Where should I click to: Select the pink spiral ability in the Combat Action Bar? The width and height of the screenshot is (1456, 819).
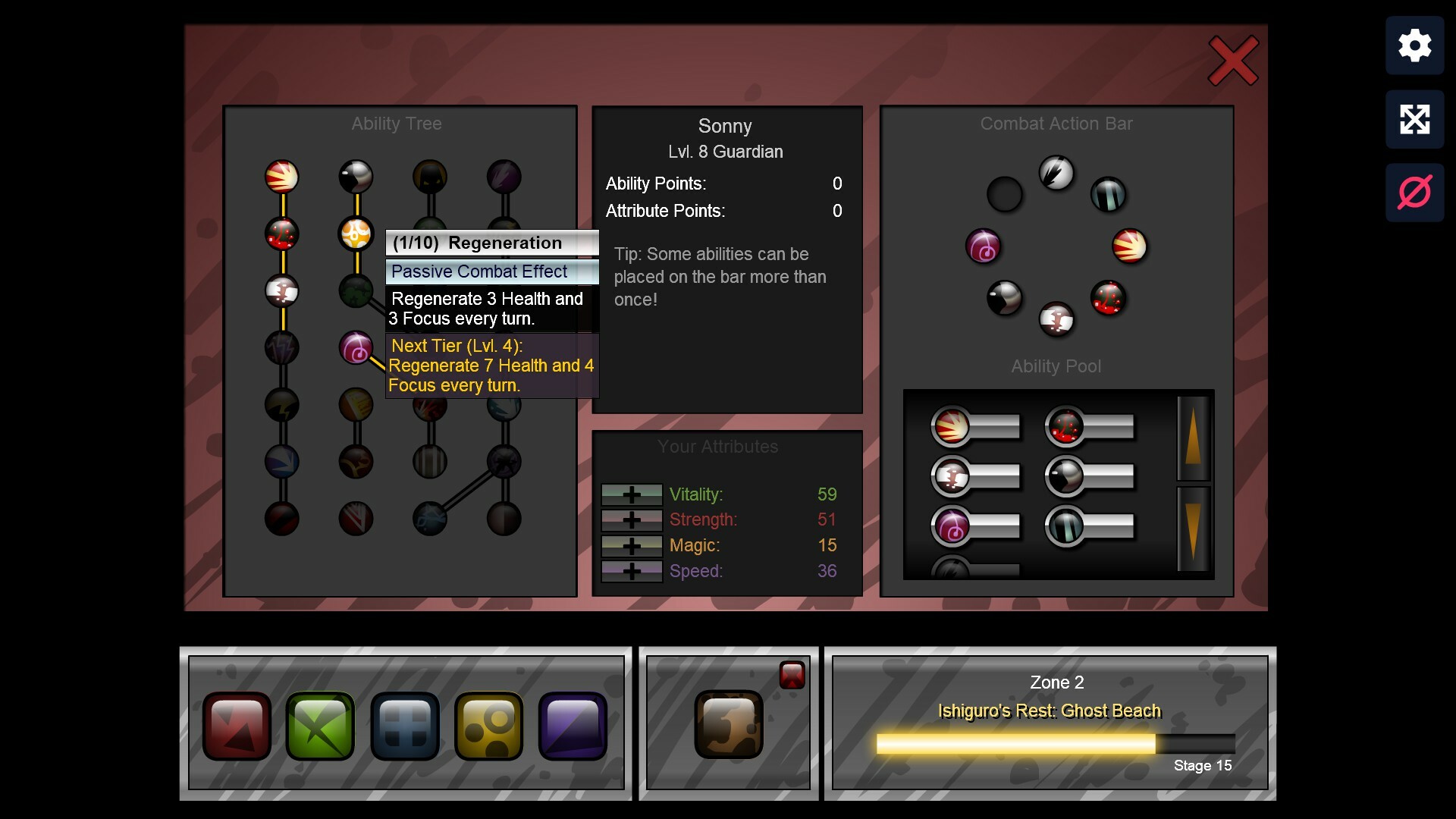pos(984,246)
